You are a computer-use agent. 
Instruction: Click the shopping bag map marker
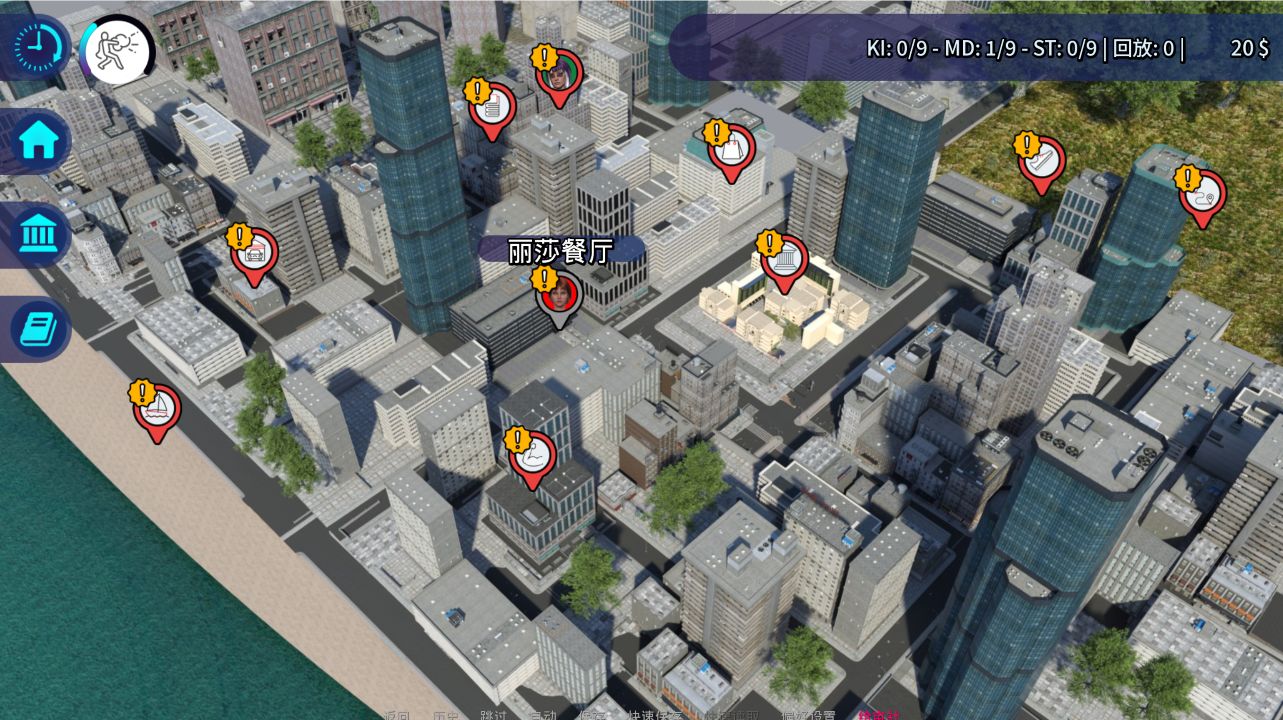pyautogui.click(x=729, y=147)
